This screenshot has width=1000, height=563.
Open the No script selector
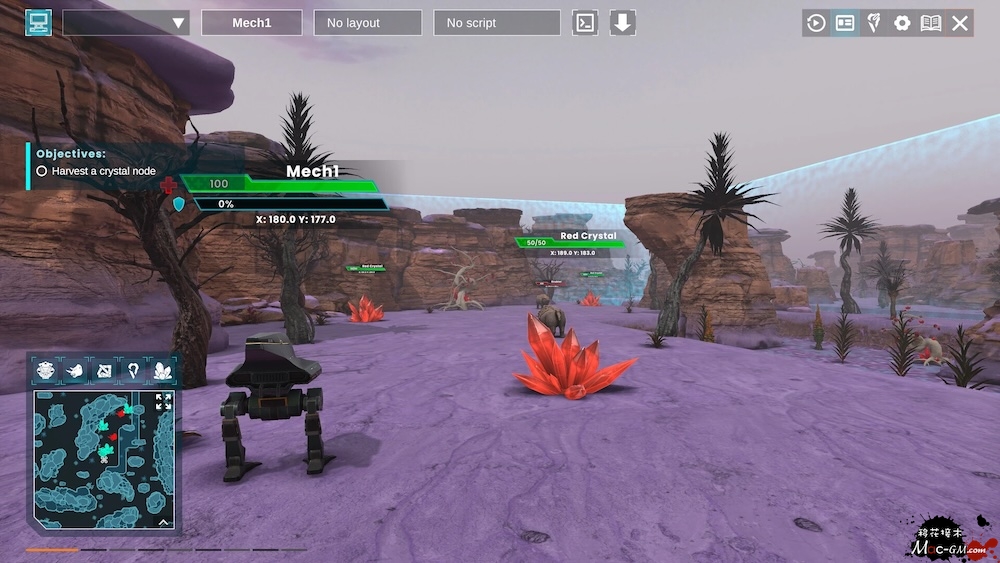(497, 23)
